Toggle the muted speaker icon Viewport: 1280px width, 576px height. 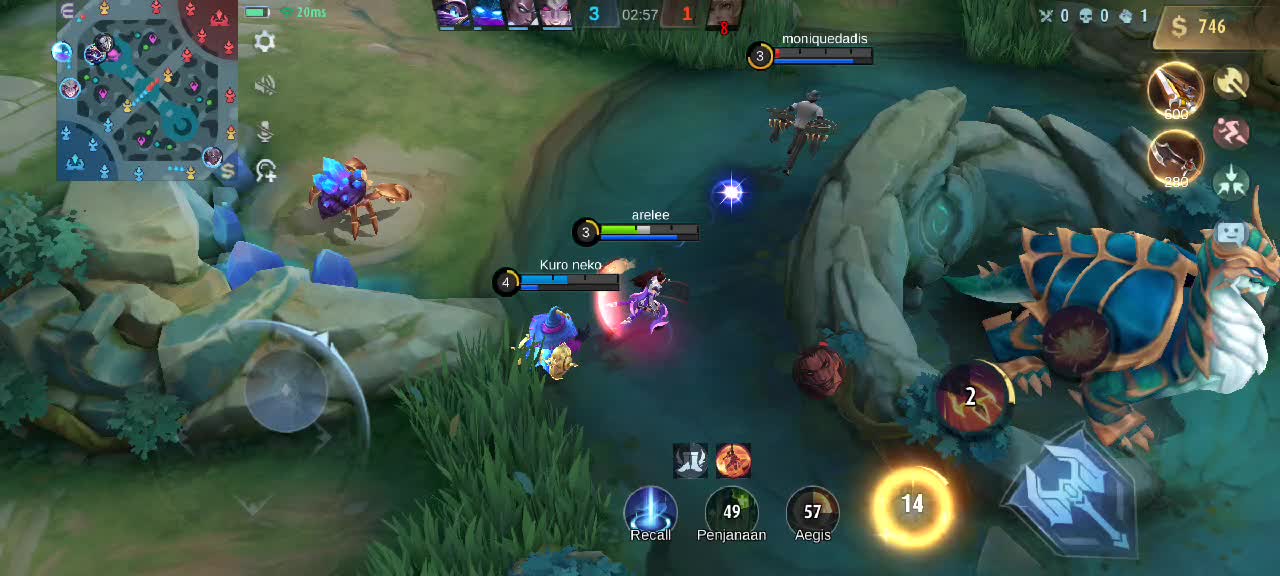(265, 86)
